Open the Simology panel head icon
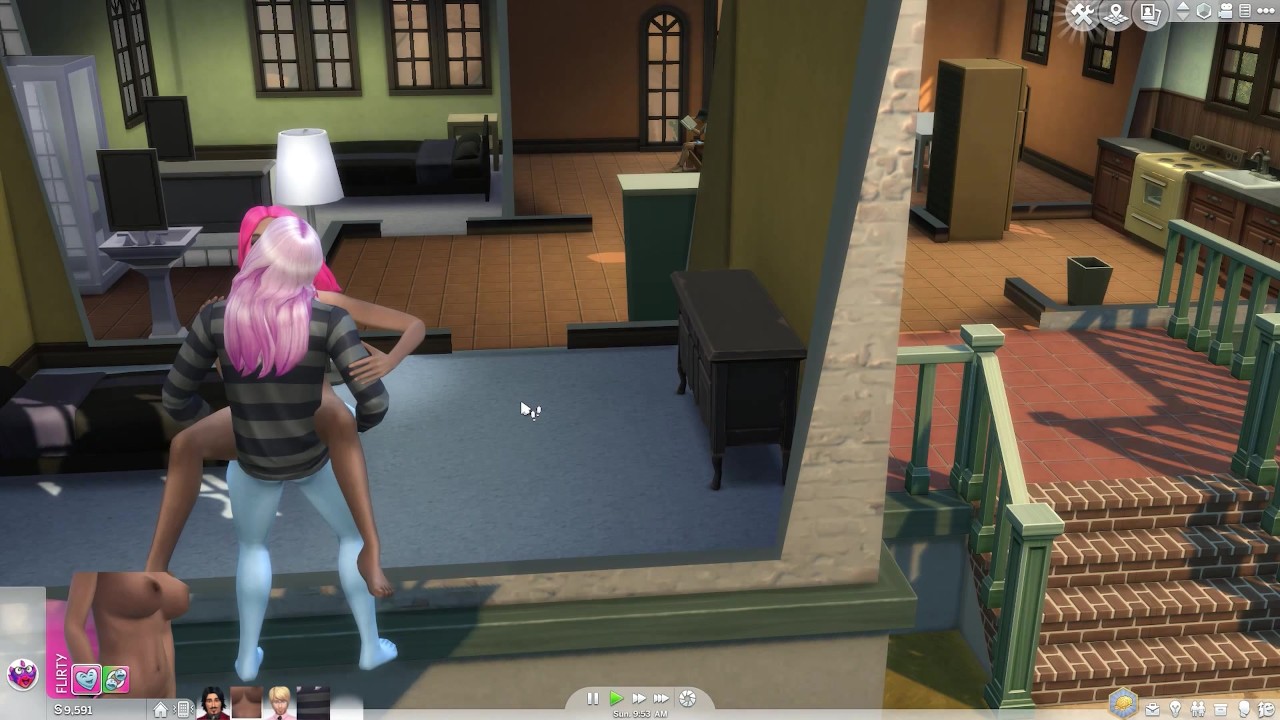Viewport: 1280px width, 720px height. (x=1243, y=708)
